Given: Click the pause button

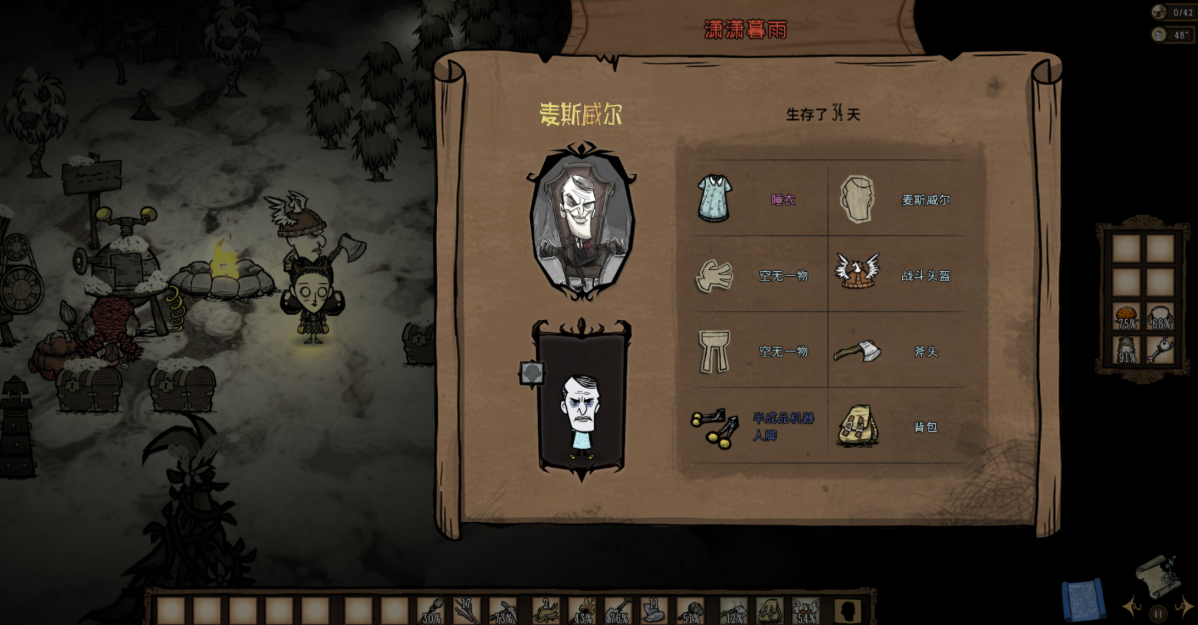Looking at the screenshot, I should click(x=1158, y=613).
